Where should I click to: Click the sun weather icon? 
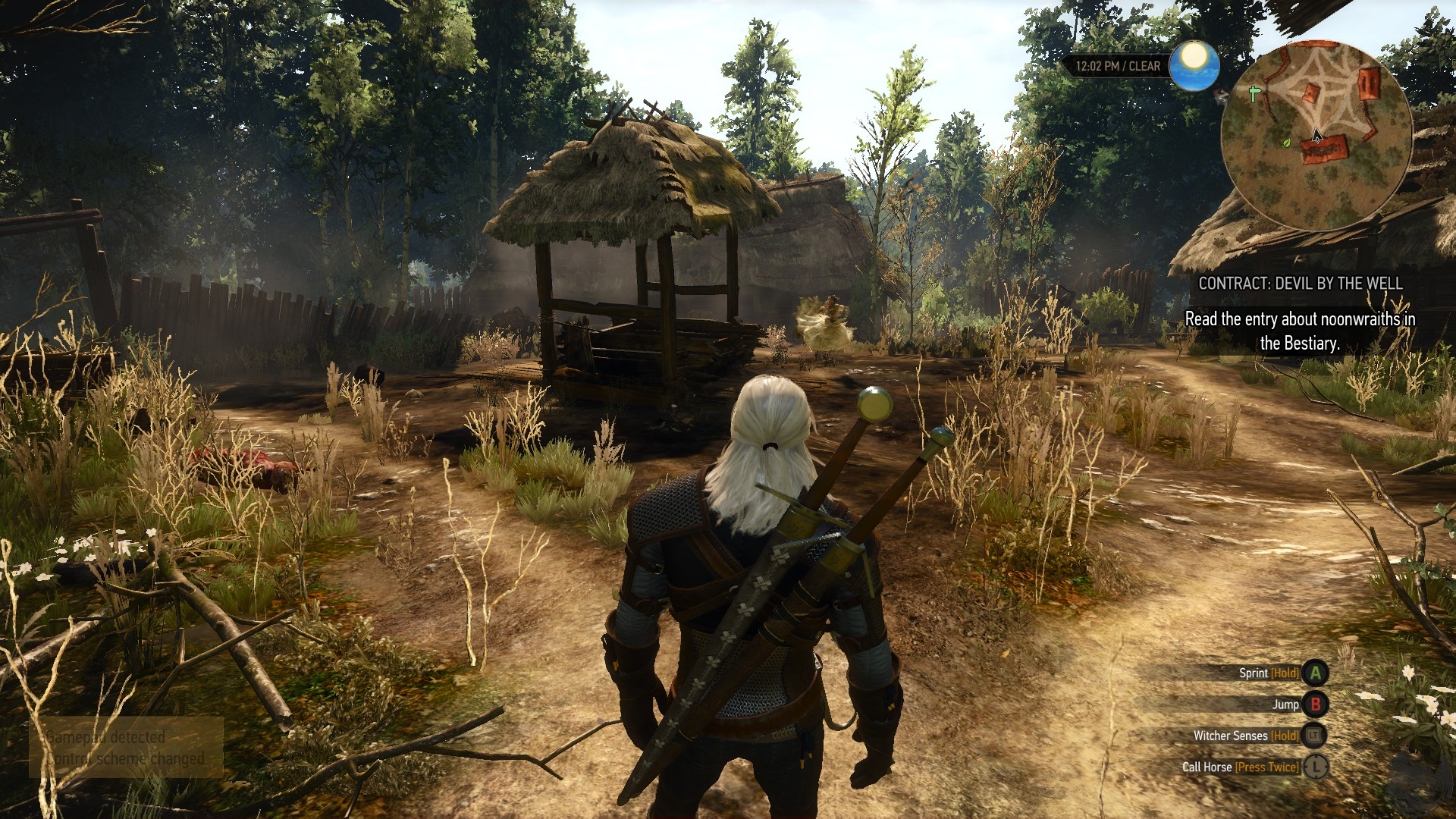[x=1194, y=65]
